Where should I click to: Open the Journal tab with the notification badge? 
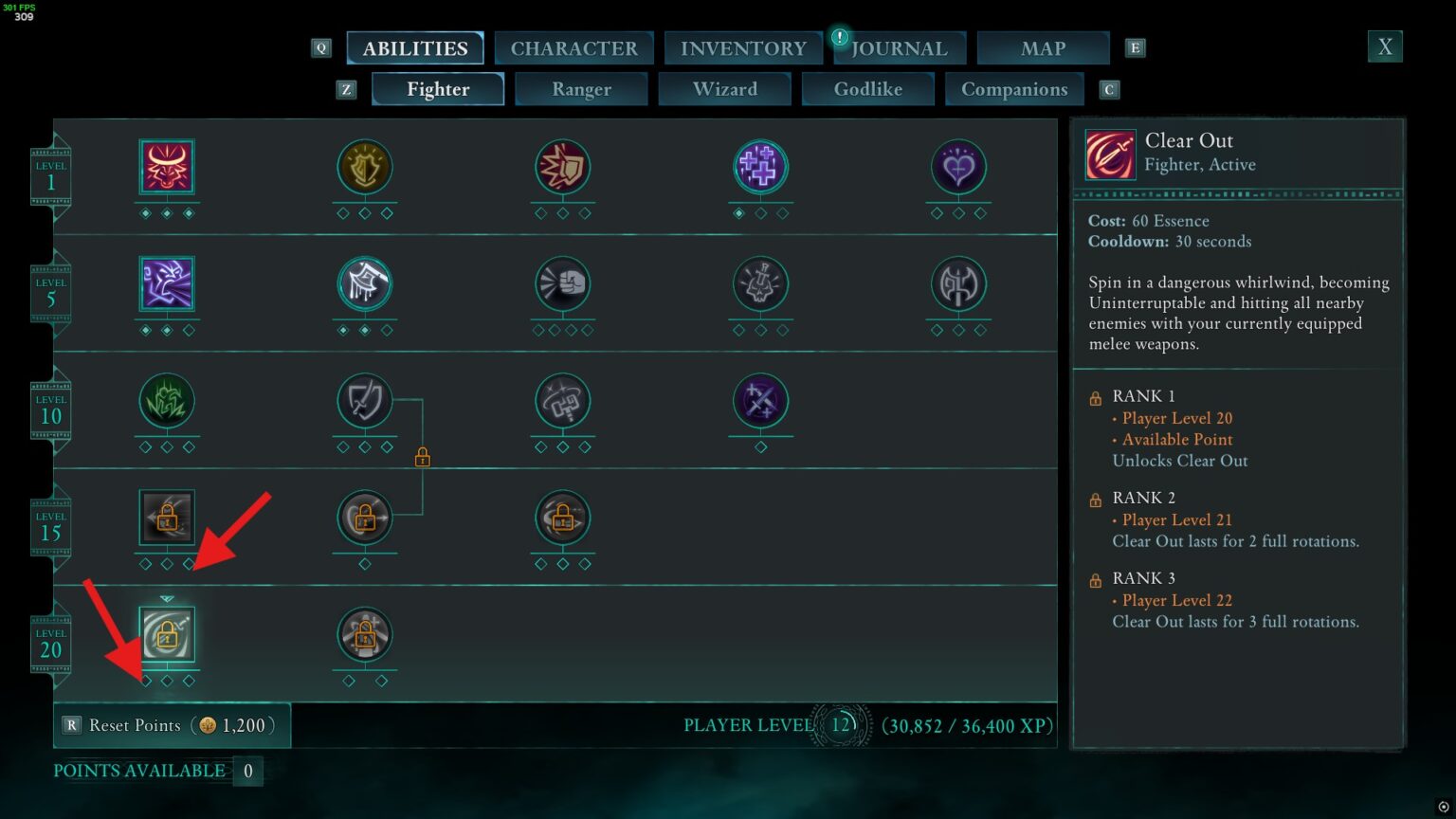899,47
